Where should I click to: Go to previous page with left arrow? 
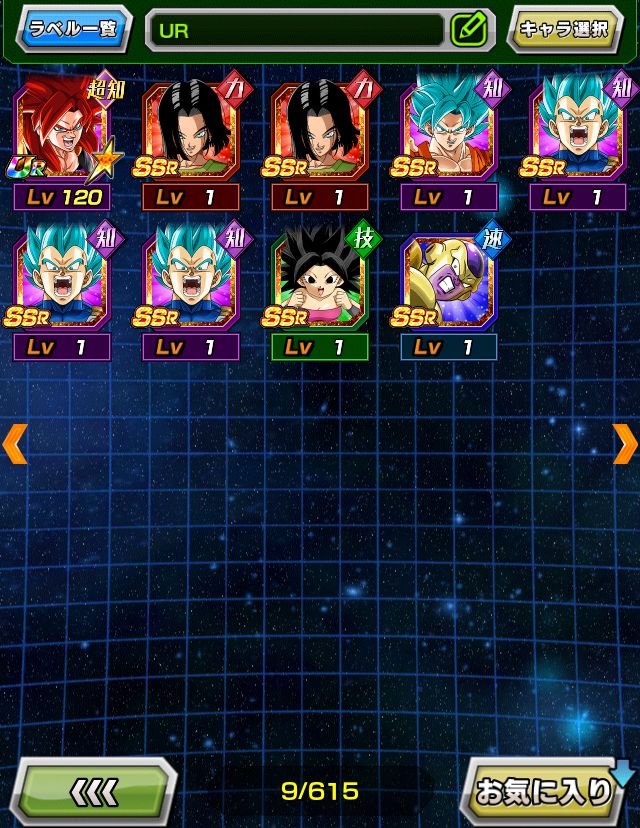14,443
